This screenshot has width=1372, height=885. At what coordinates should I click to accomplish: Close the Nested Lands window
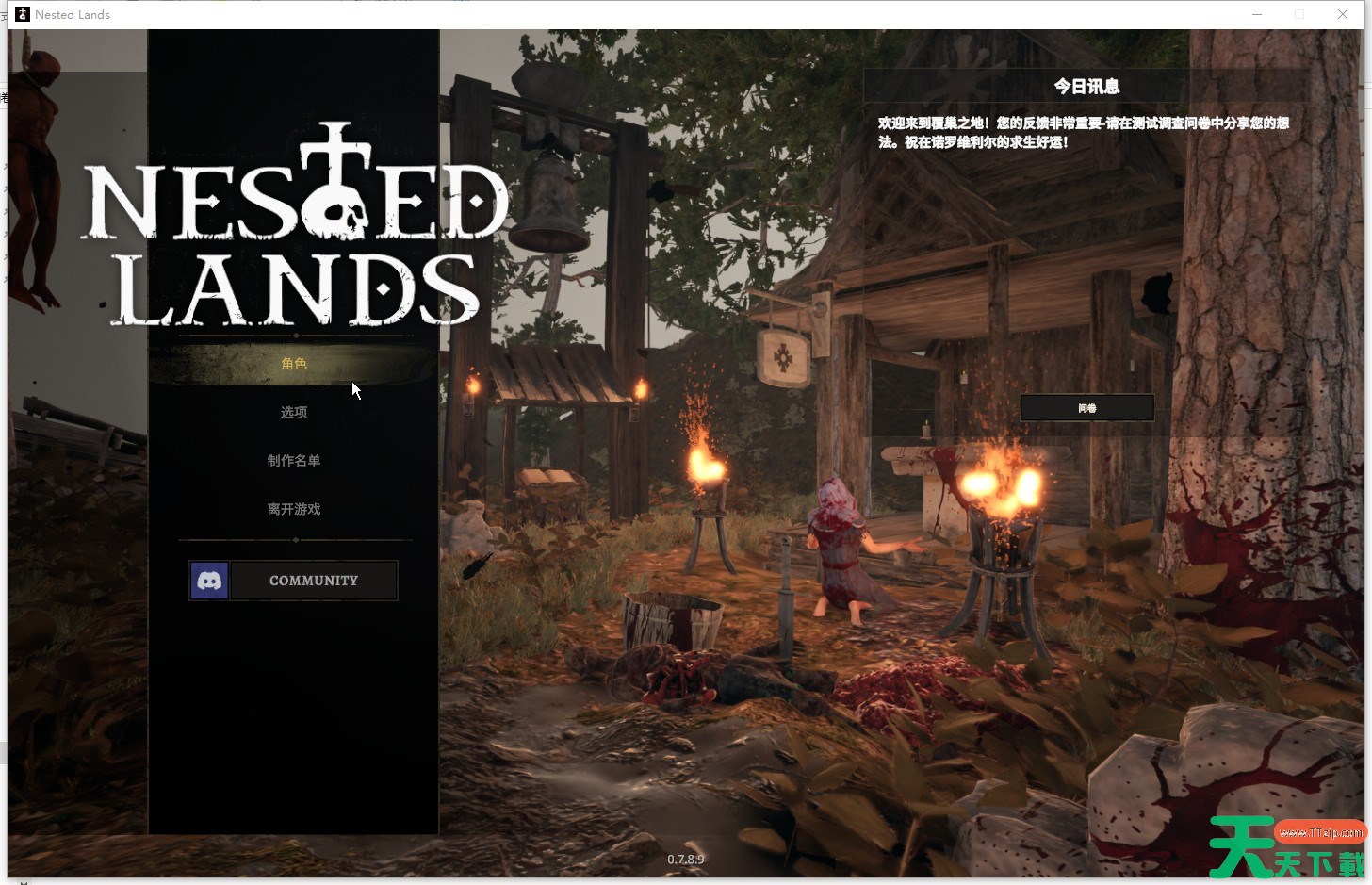click(x=1342, y=14)
